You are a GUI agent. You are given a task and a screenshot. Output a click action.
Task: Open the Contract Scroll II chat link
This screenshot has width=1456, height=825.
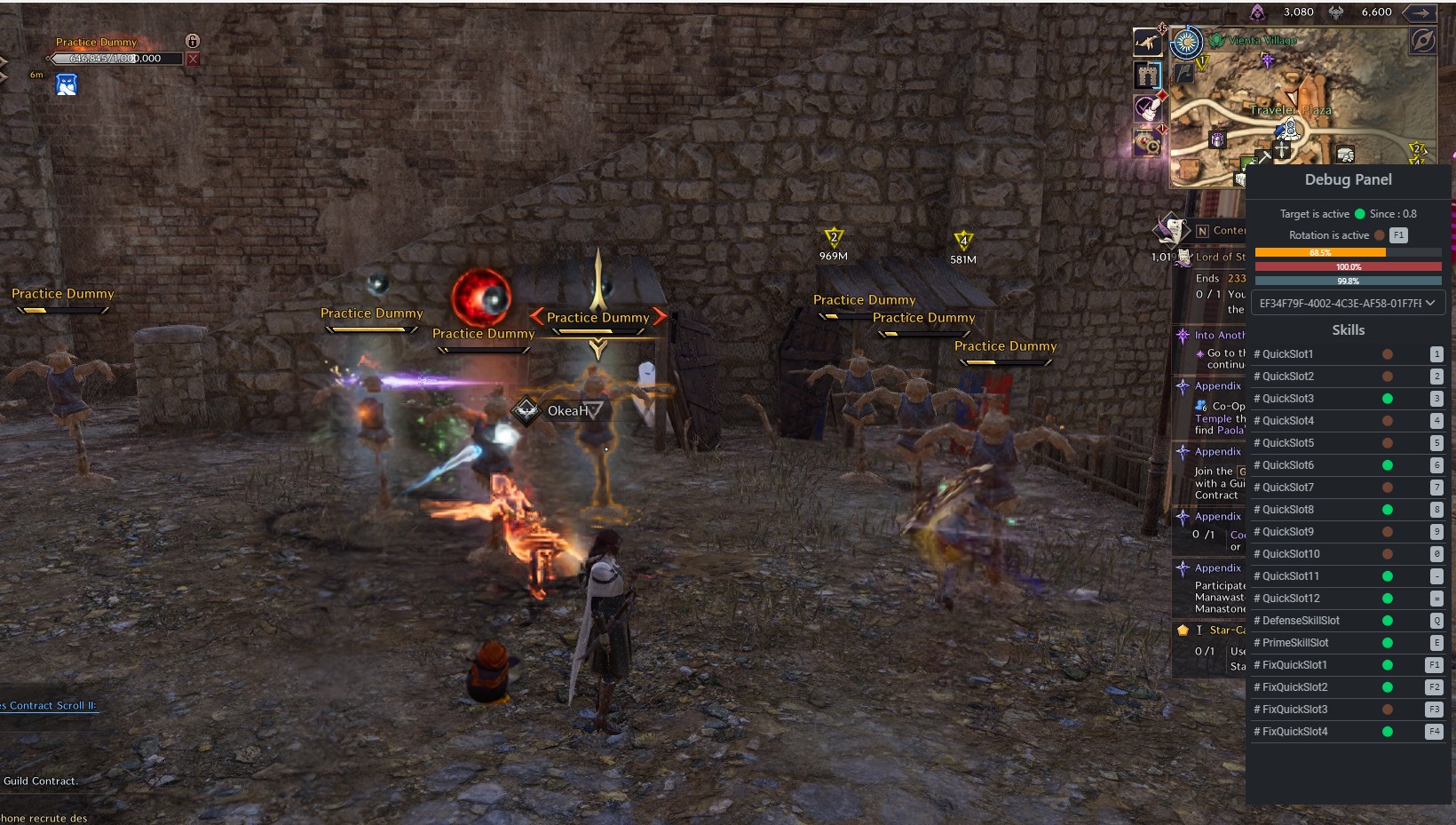[x=49, y=706]
